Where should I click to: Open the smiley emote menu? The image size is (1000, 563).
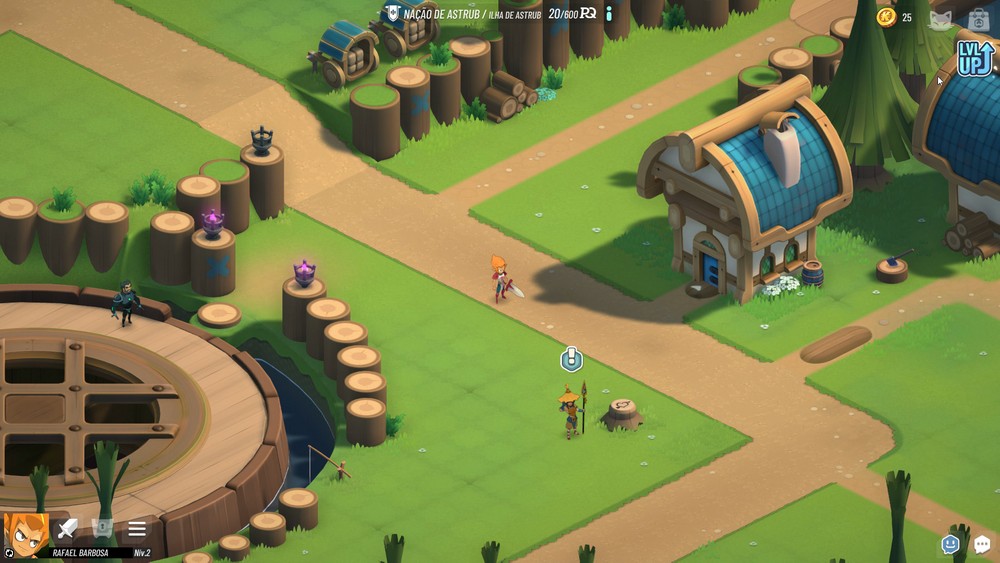click(x=950, y=544)
